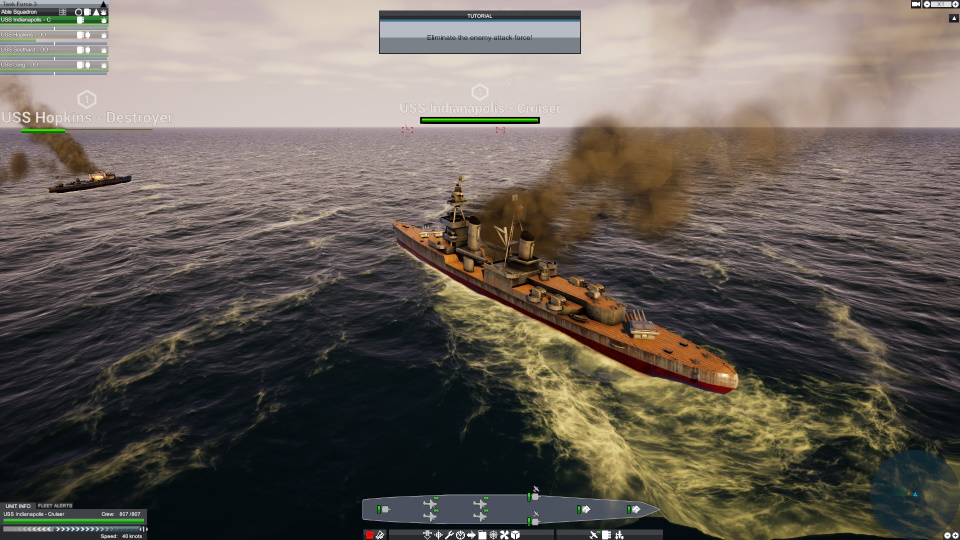Switch to the Fleet Alerts tab
The image size is (960, 540).
[x=55, y=506]
